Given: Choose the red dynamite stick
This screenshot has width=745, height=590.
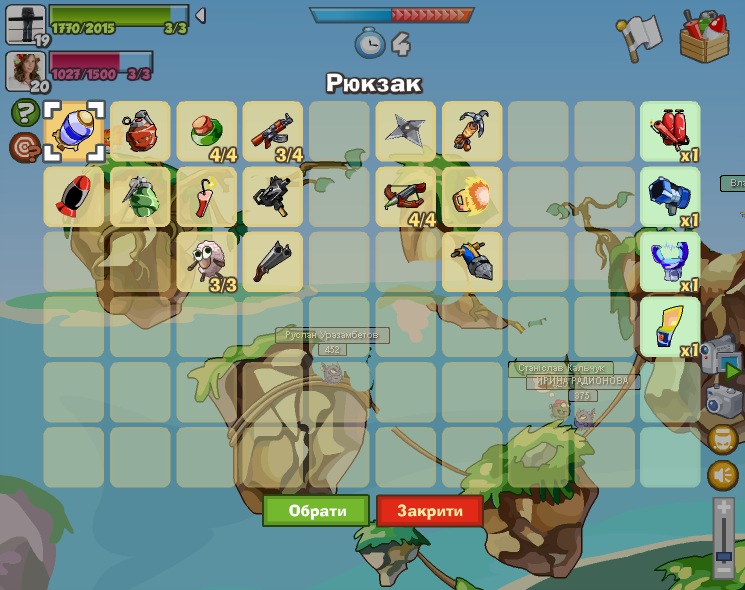Looking at the screenshot, I should click(207, 197).
